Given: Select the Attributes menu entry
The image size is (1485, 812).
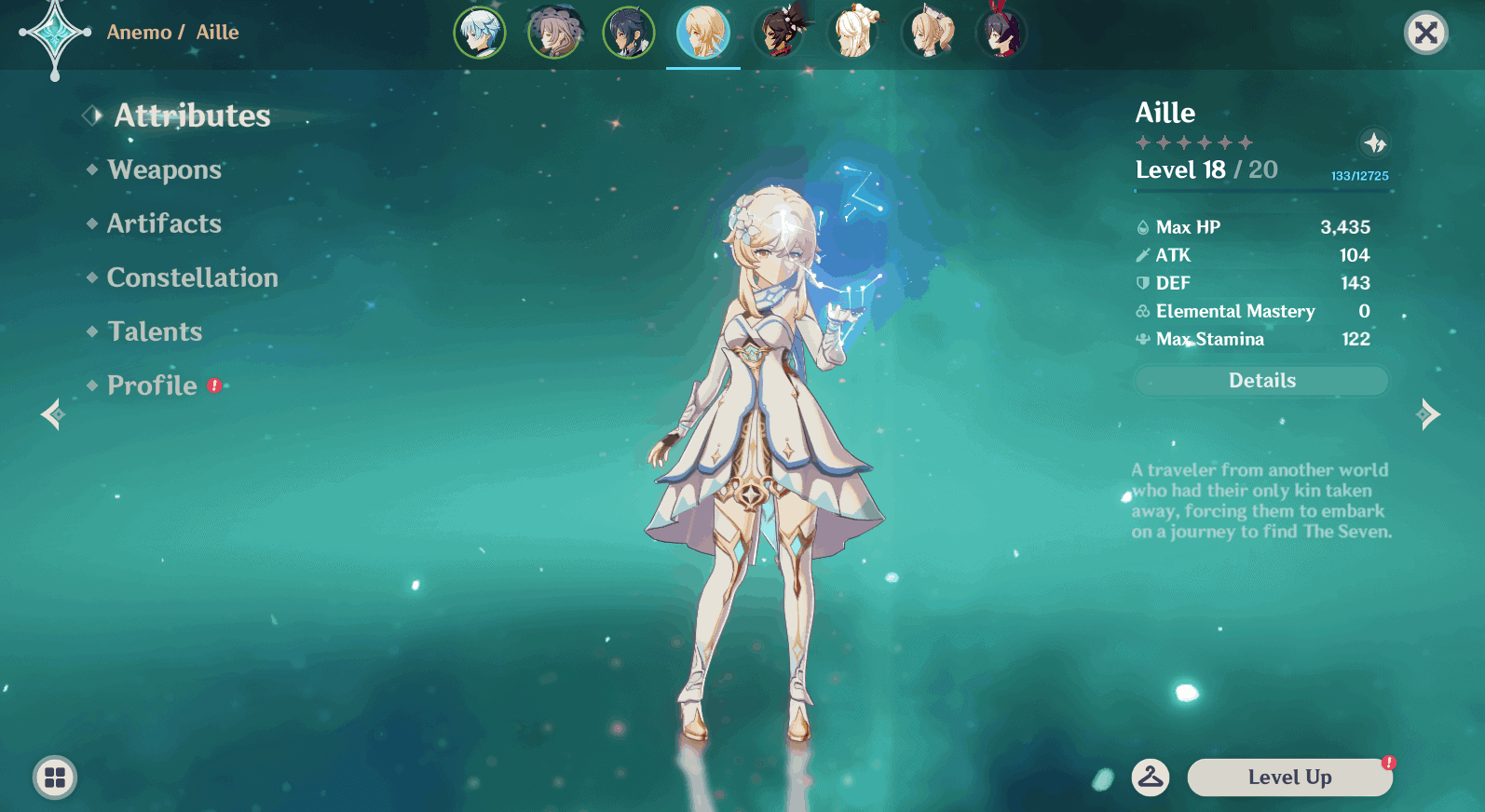Looking at the screenshot, I should 191,115.
